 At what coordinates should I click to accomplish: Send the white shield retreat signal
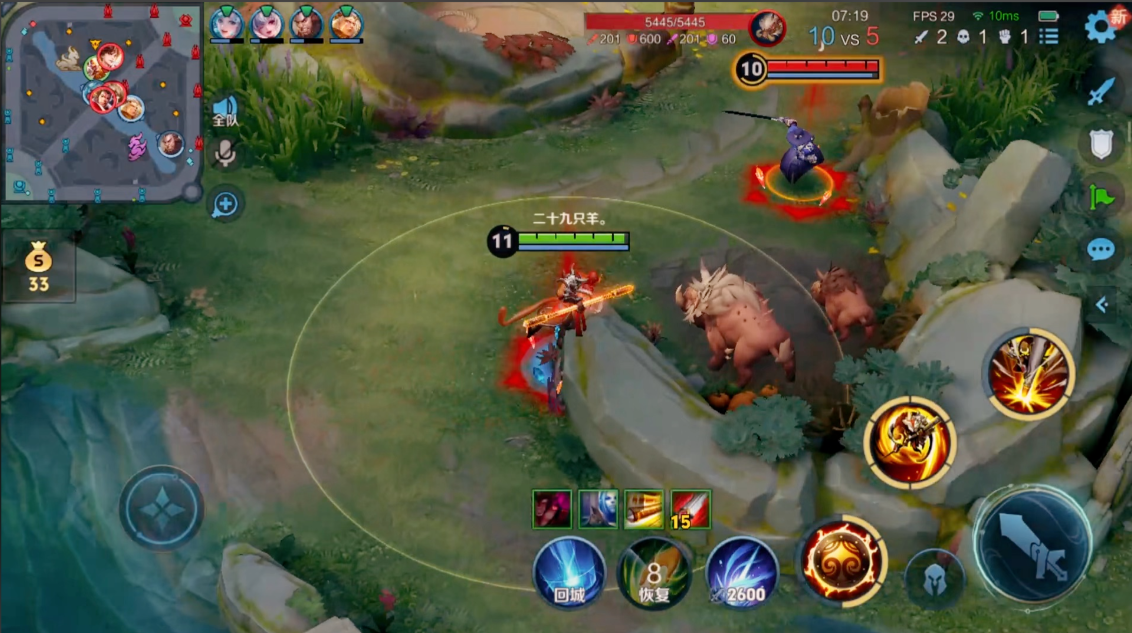(1101, 145)
